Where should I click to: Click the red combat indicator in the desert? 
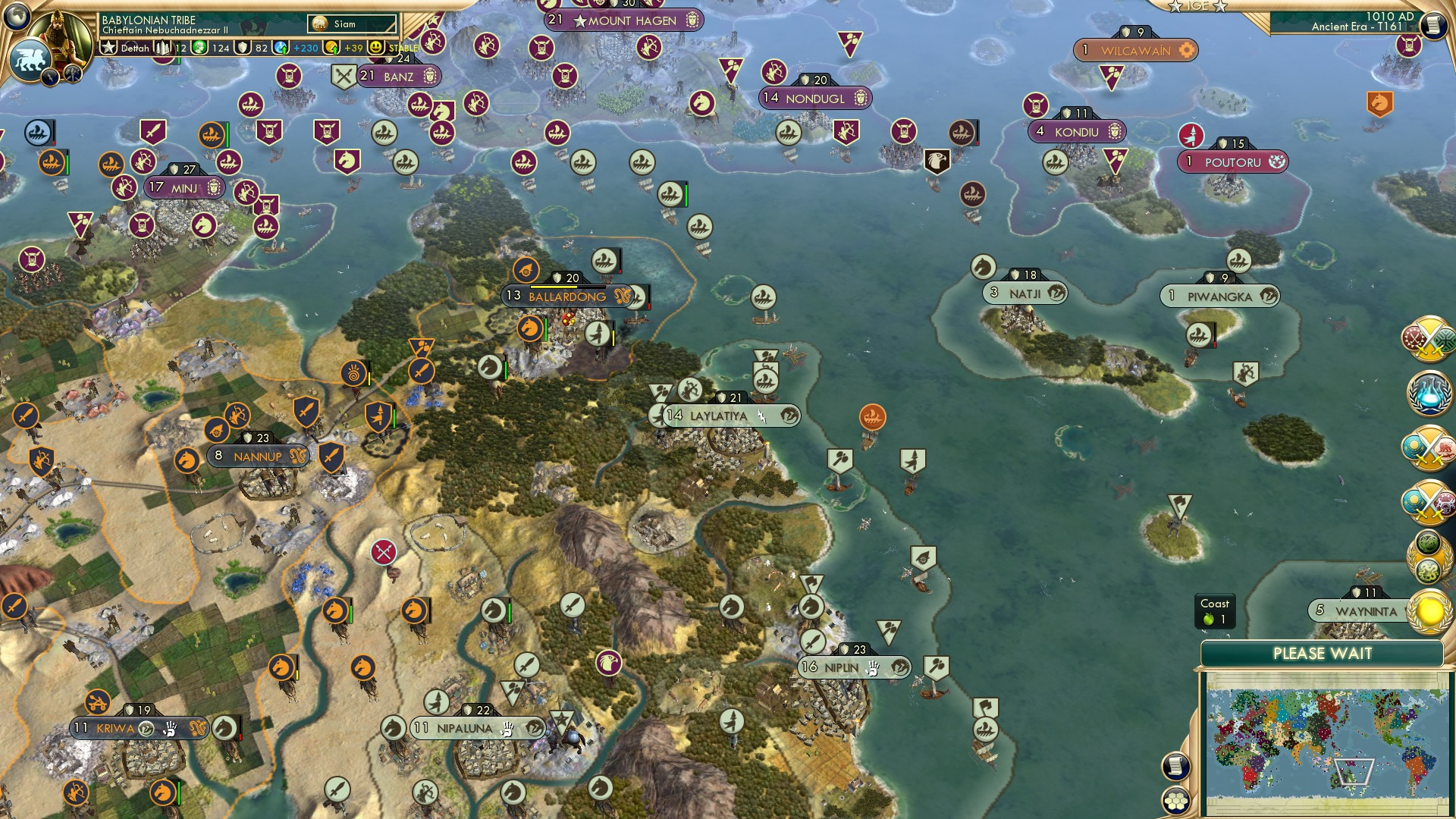383,553
